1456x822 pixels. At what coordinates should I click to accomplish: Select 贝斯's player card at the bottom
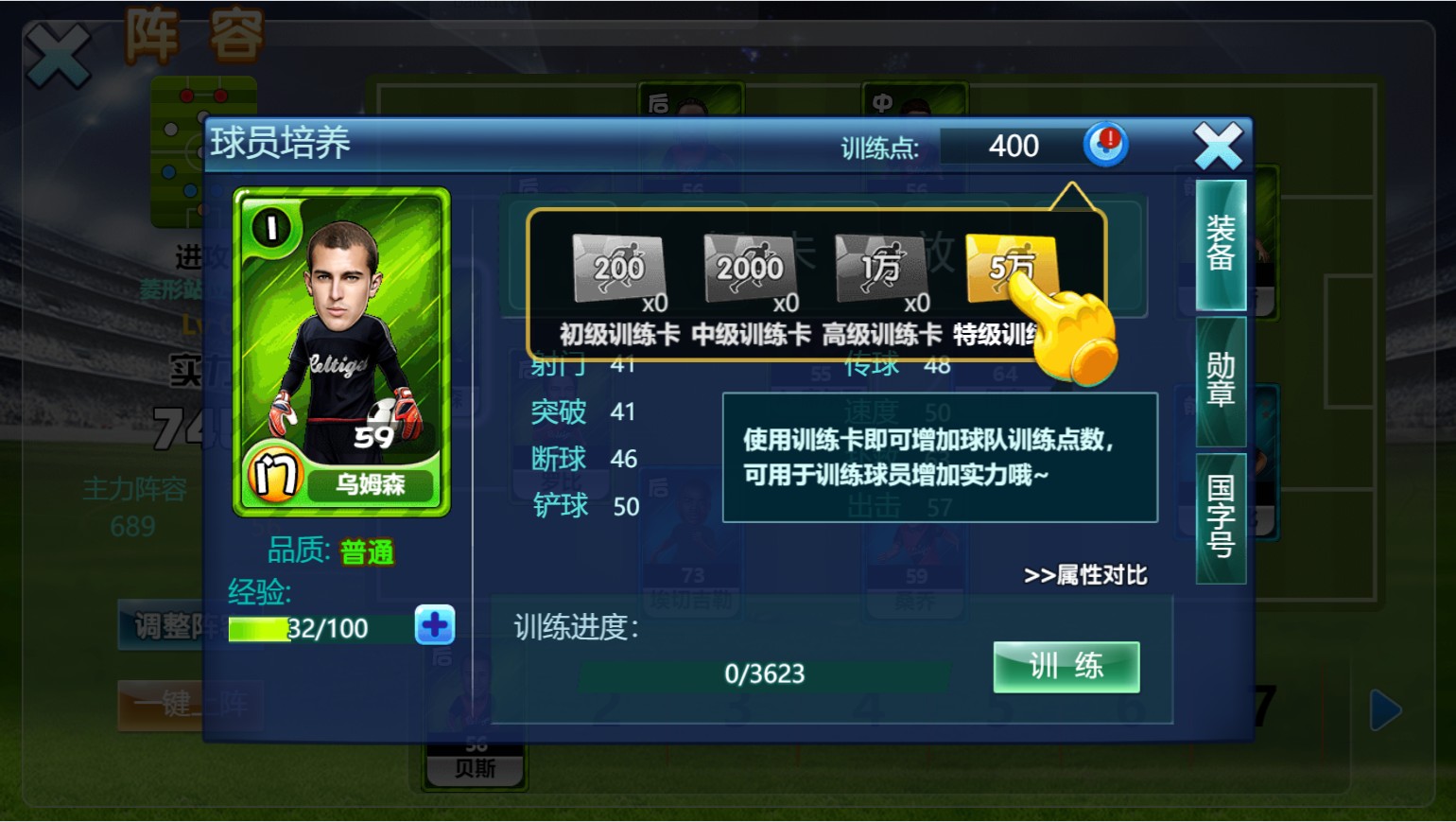click(x=474, y=766)
